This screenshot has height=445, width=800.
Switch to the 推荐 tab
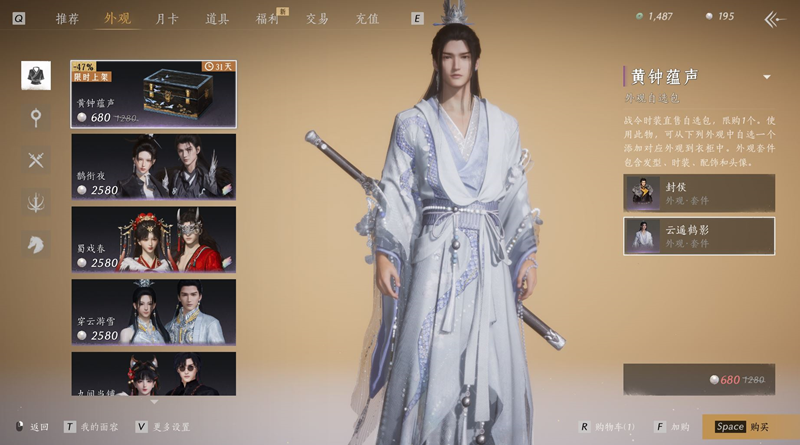(67, 18)
